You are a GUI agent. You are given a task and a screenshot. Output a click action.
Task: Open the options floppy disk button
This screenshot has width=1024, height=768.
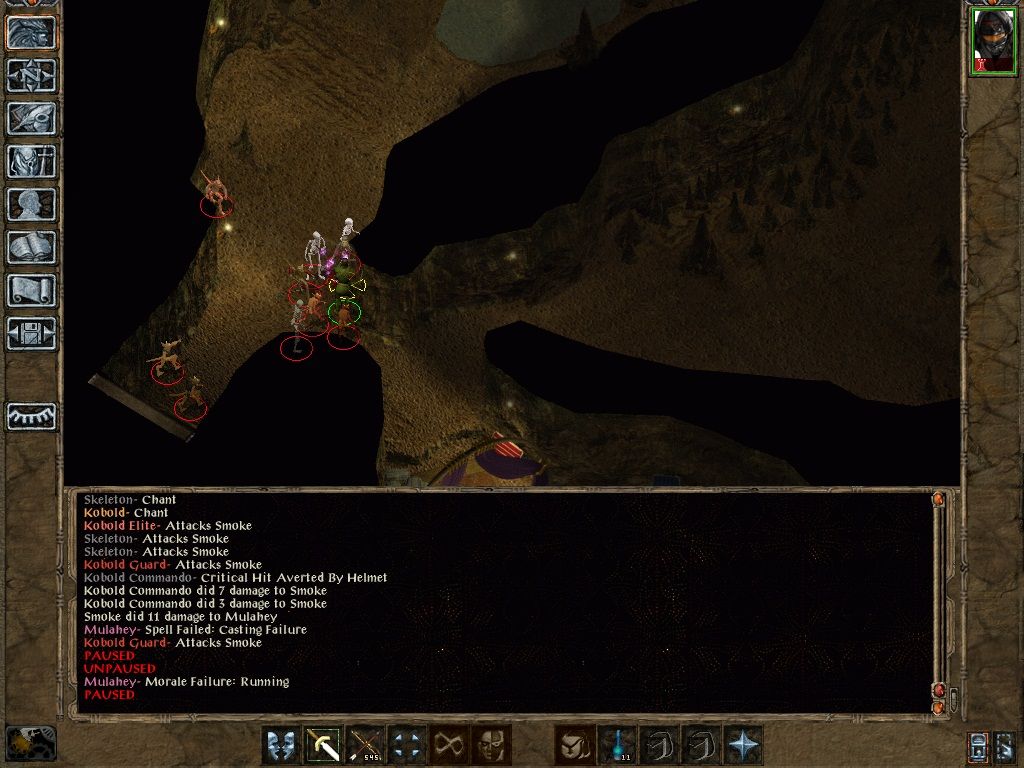point(31,333)
